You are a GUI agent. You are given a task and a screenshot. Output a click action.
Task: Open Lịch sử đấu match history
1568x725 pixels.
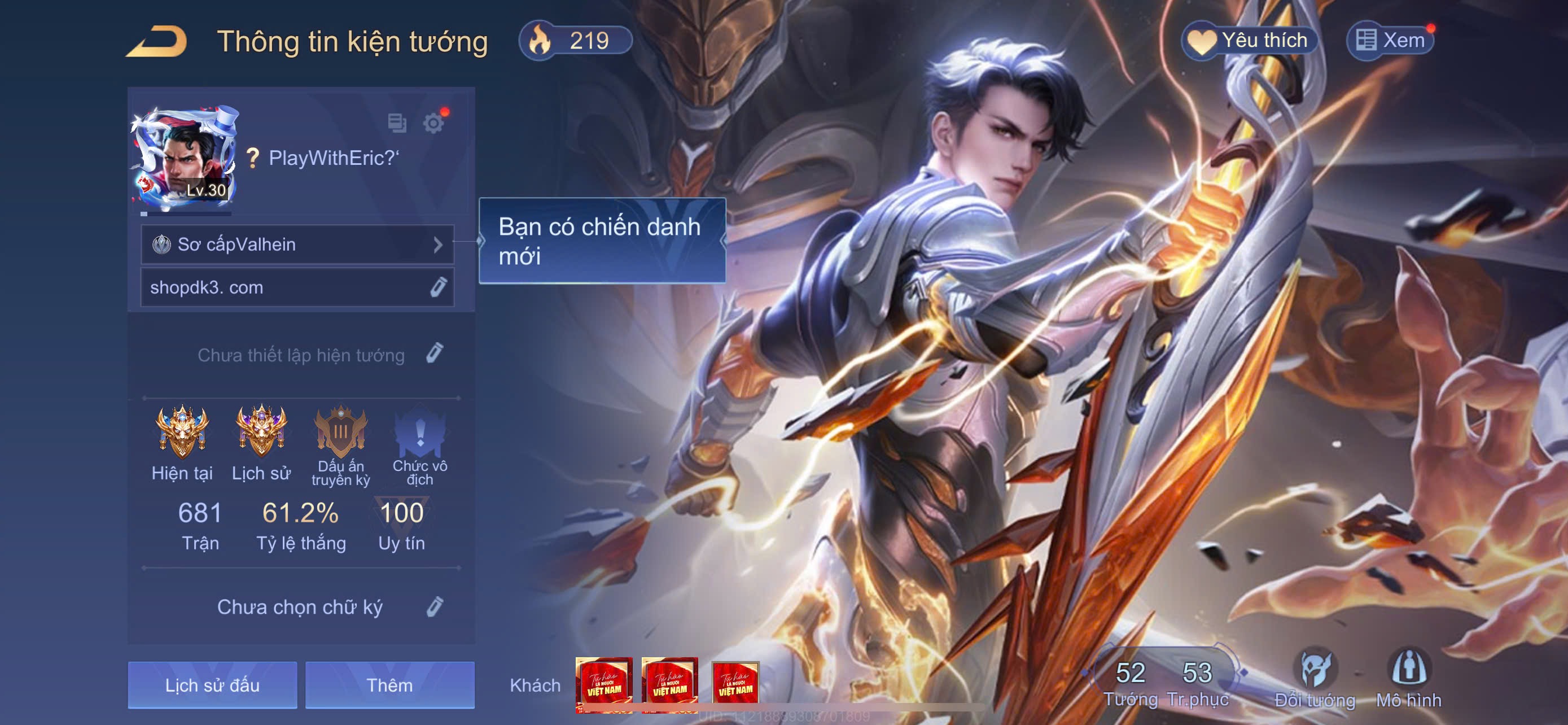pyautogui.click(x=212, y=685)
